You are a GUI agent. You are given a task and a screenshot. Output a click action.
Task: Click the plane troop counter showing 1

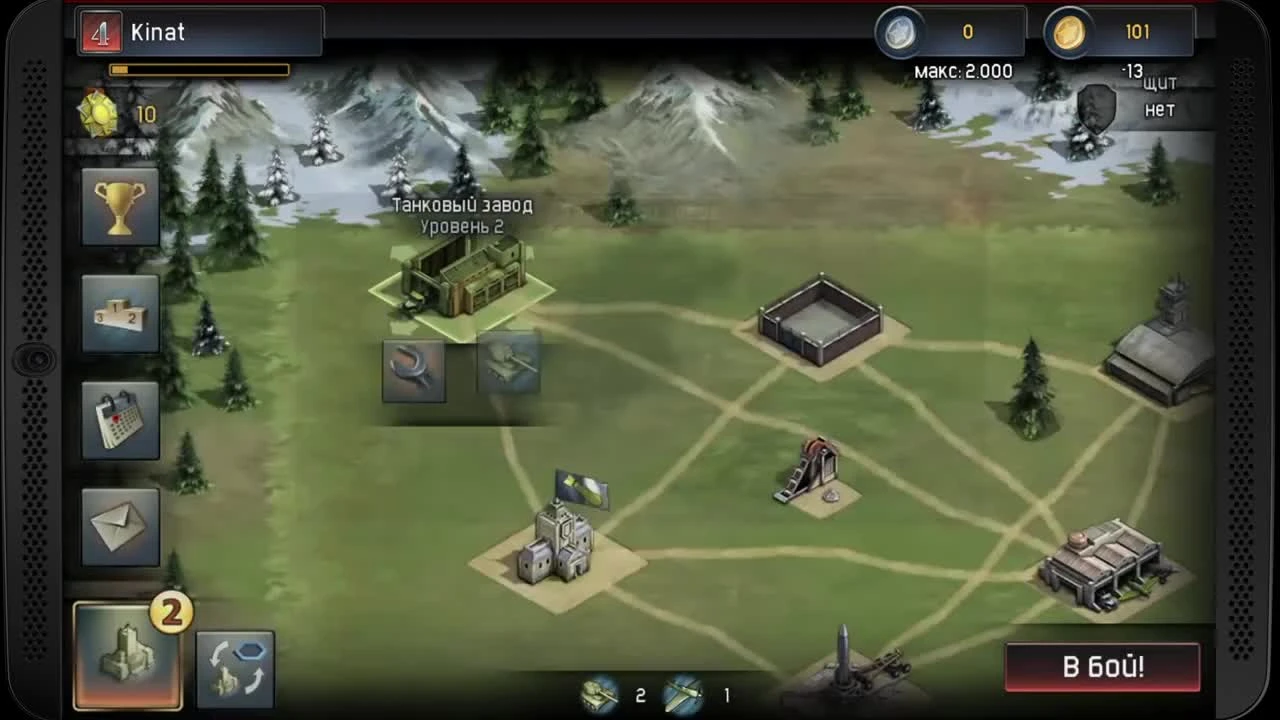706,695
